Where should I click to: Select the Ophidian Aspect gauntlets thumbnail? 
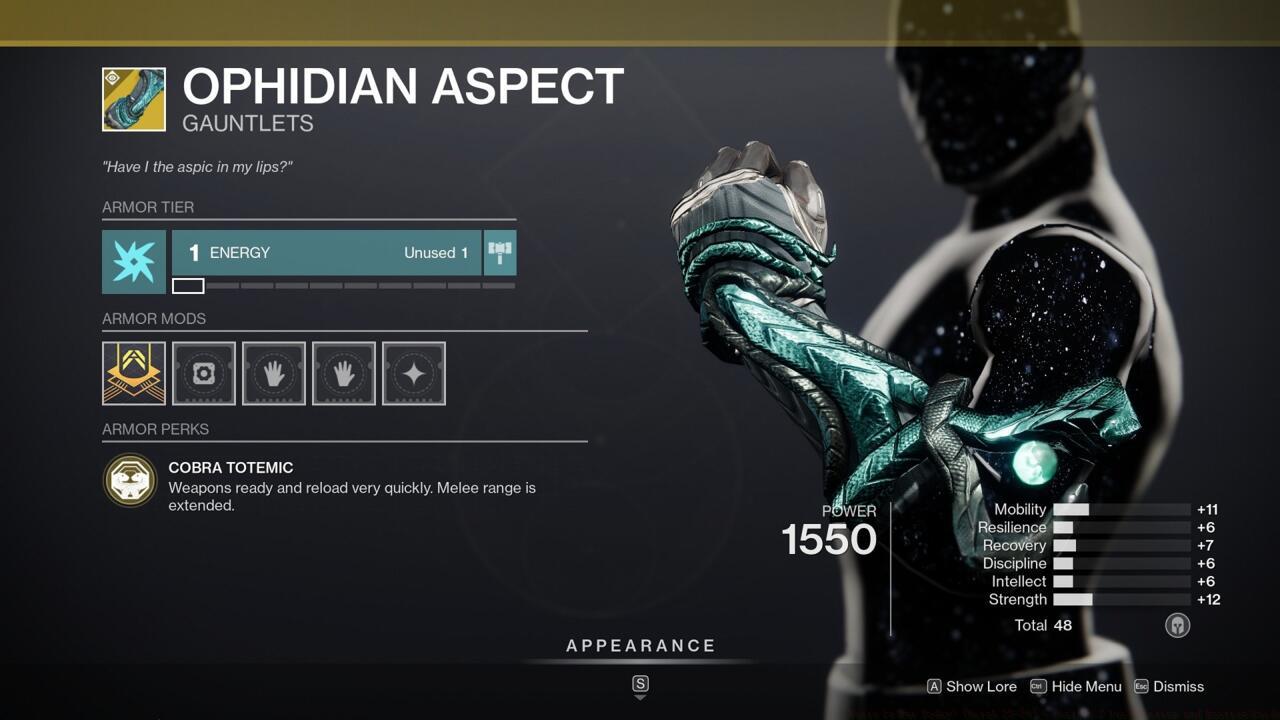tap(133, 99)
